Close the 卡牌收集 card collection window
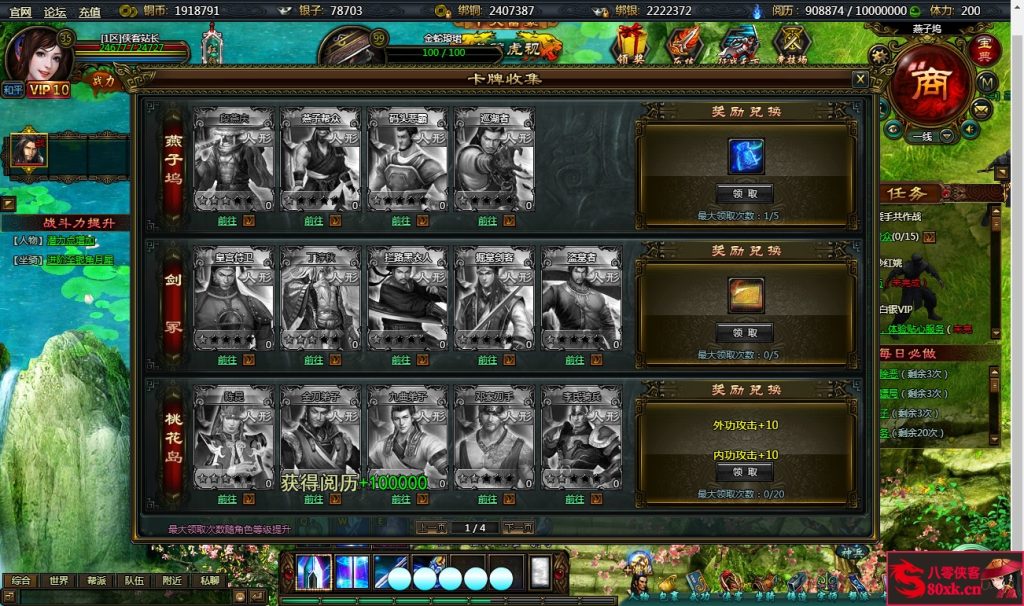Viewport: 1024px width, 606px height. tap(859, 78)
